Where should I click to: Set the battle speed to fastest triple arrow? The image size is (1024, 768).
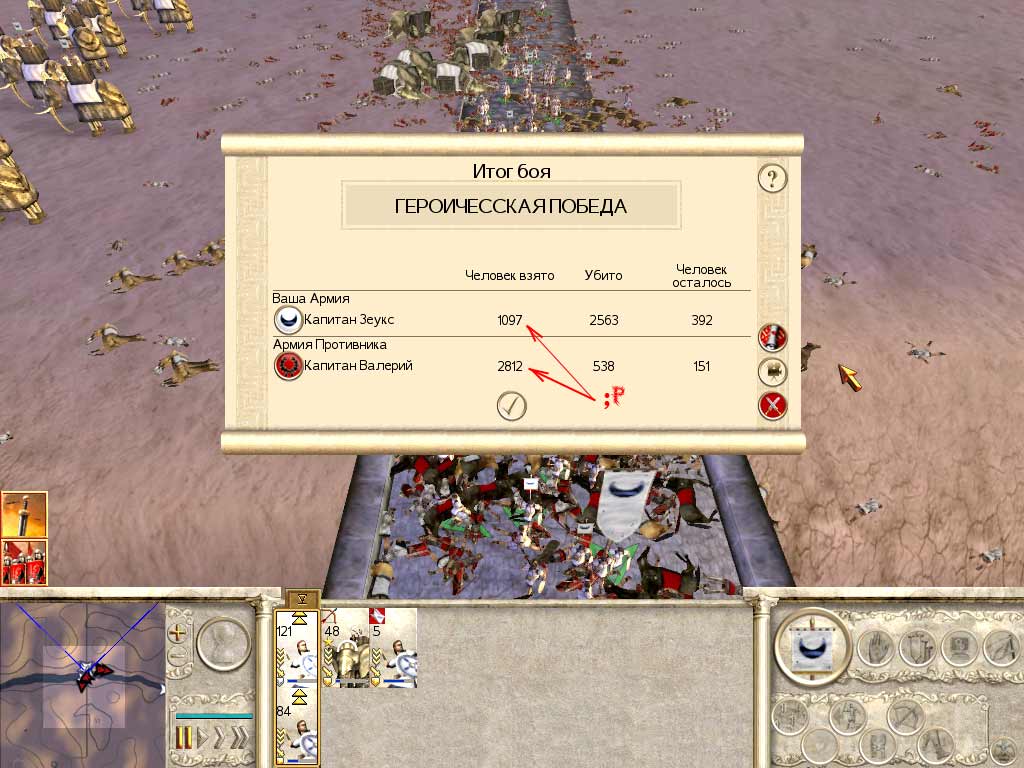238,739
